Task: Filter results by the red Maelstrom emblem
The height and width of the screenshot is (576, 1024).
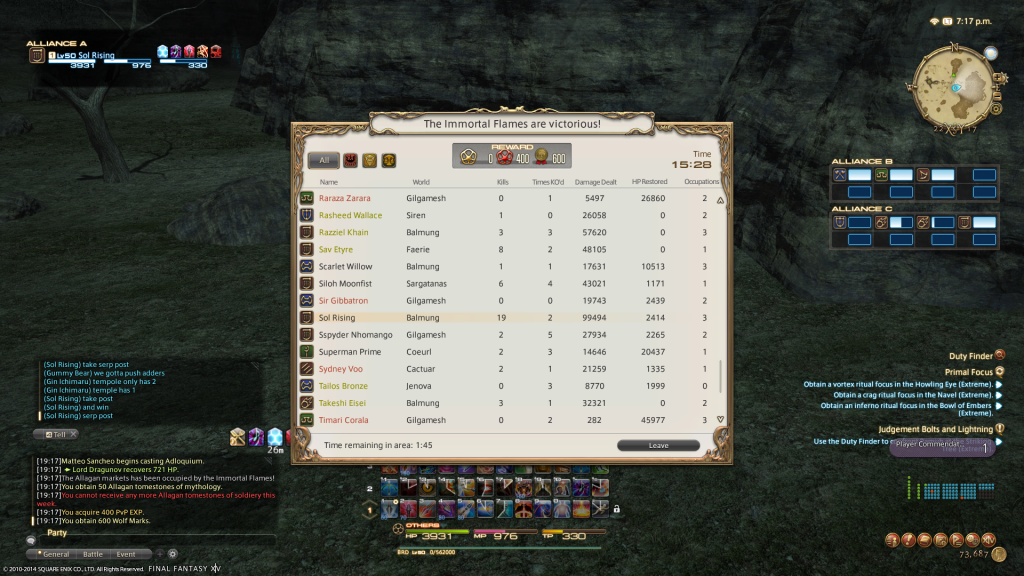Action: [351, 160]
